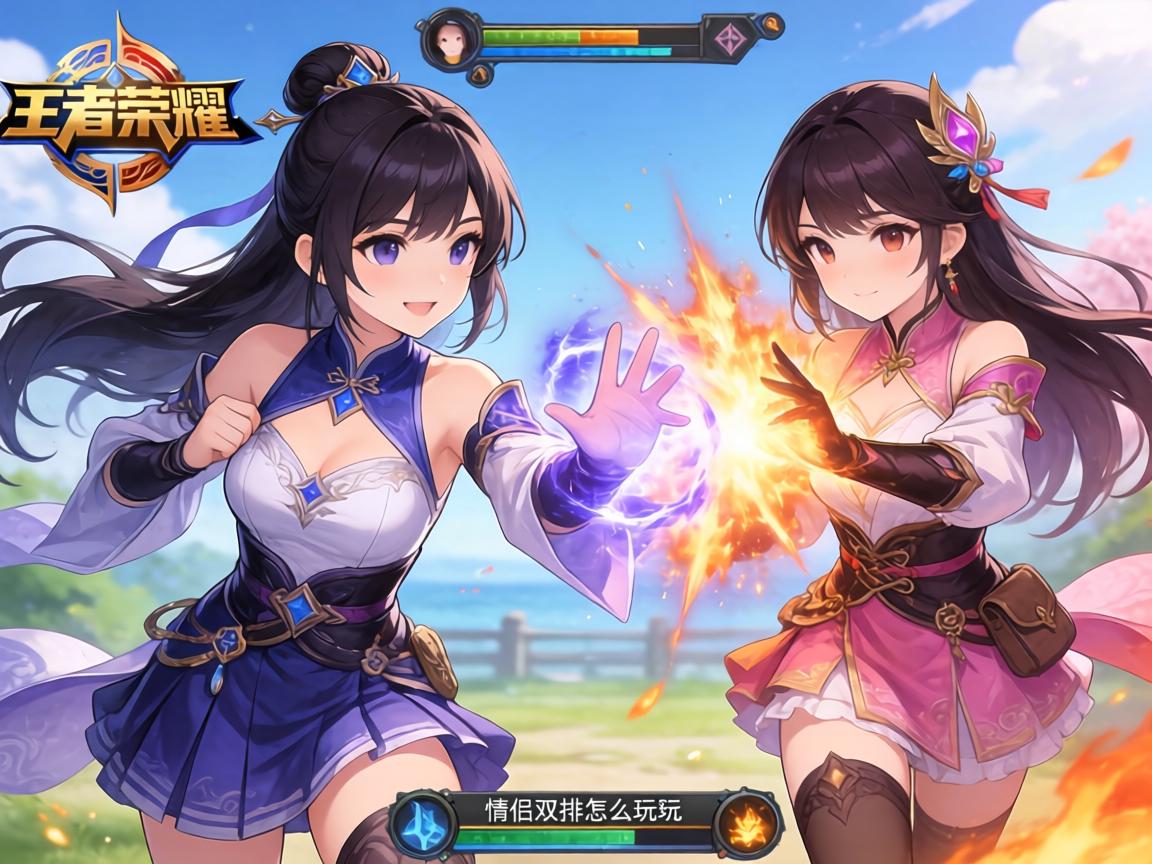1152x864 pixels.
Task: Select the pink diamond emblem icon
Action: [x=726, y=39]
